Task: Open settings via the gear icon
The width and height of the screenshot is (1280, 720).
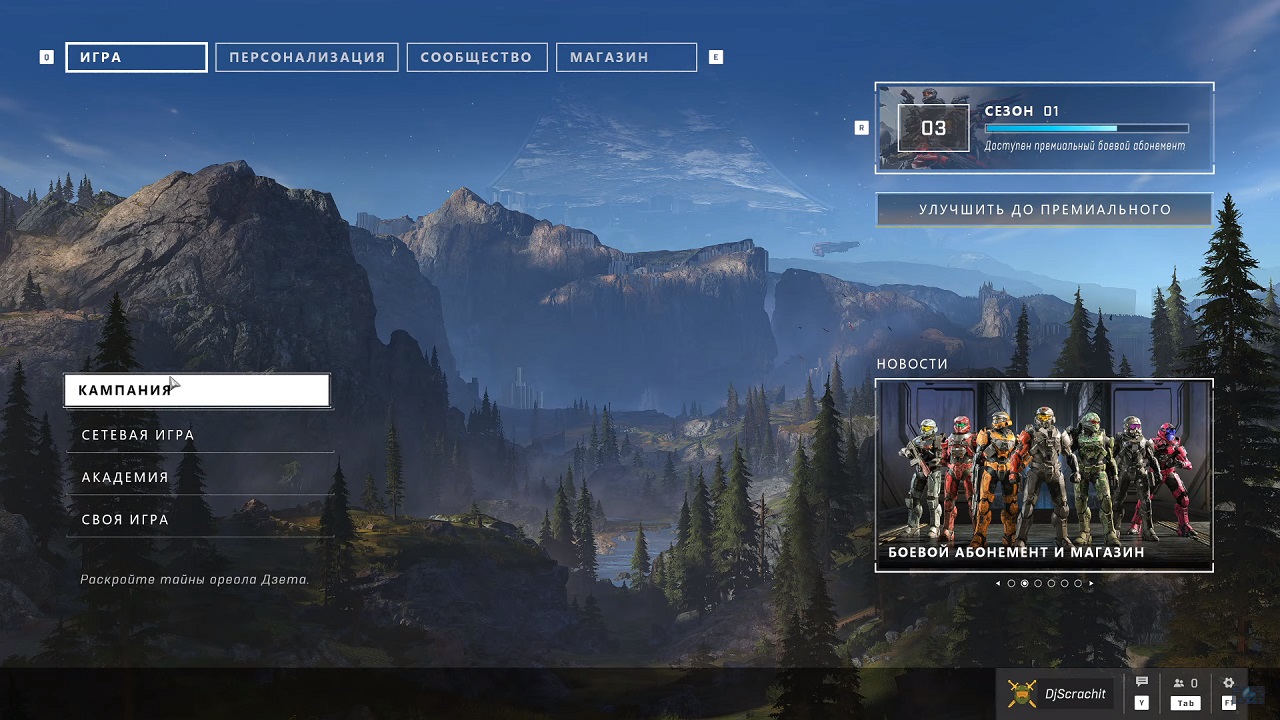Action: pyautogui.click(x=1229, y=683)
